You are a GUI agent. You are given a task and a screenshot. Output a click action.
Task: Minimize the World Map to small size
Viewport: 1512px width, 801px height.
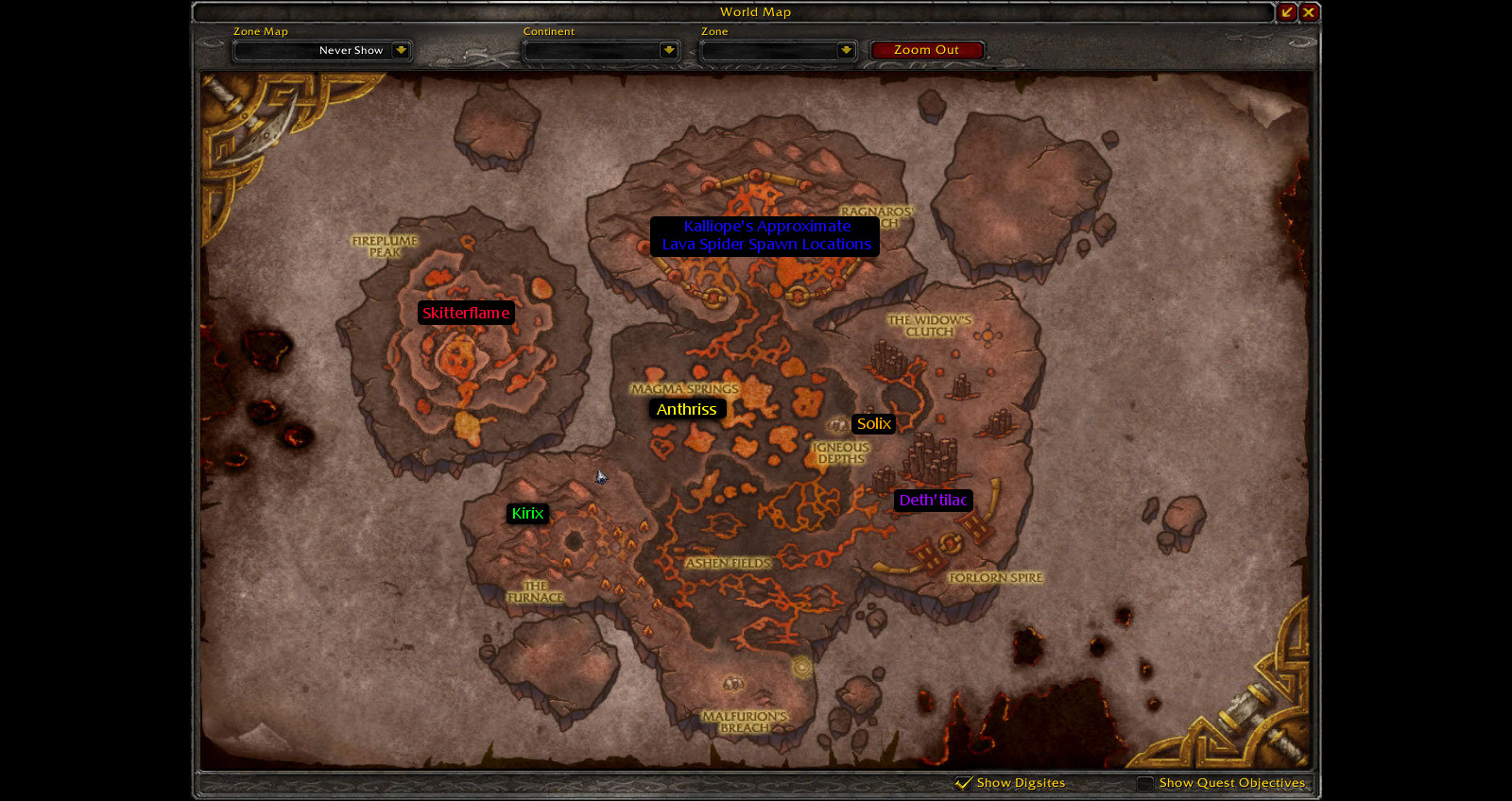pyautogui.click(x=1287, y=12)
